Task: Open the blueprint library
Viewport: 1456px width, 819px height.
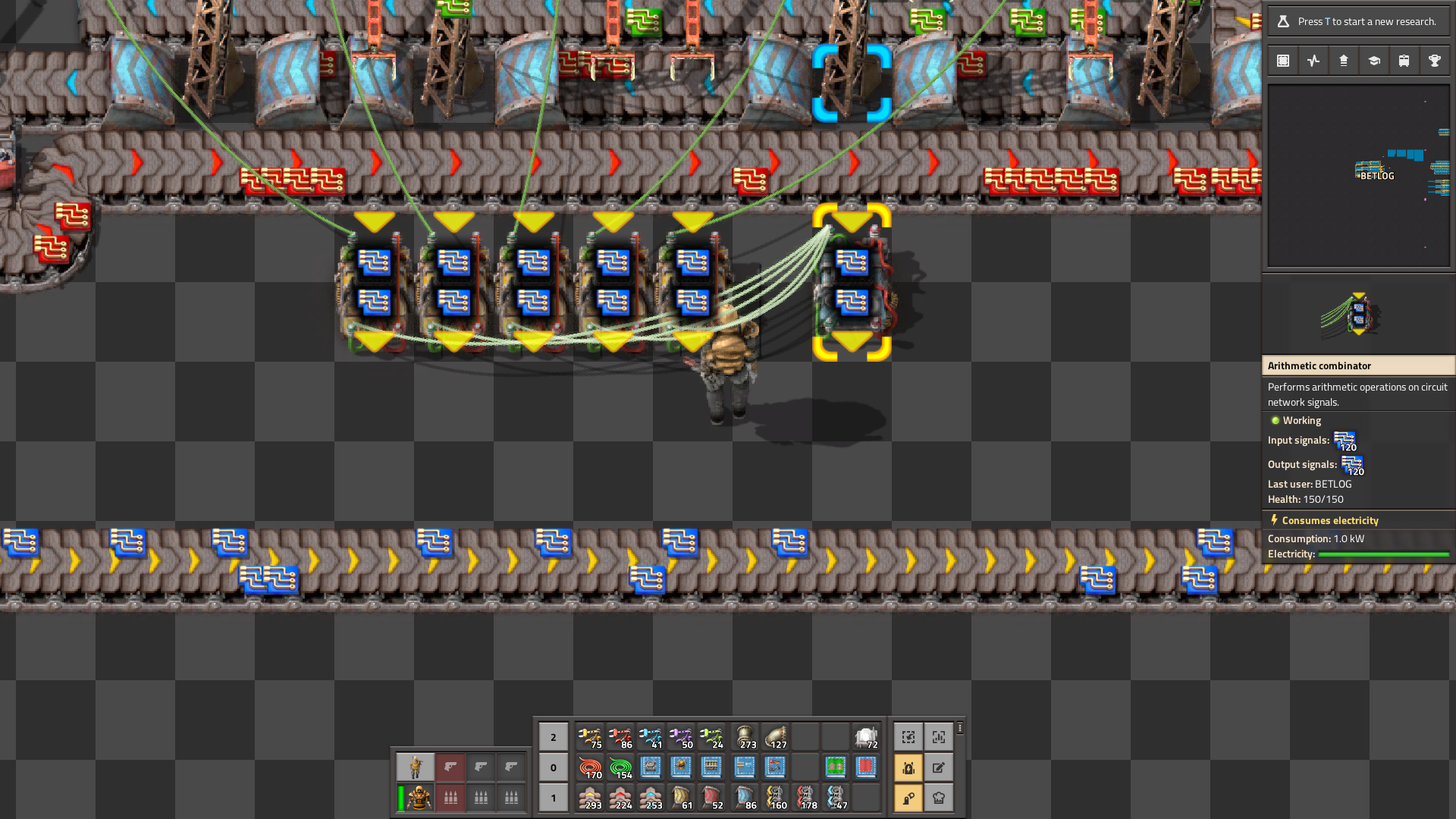Action: pos(1282,60)
